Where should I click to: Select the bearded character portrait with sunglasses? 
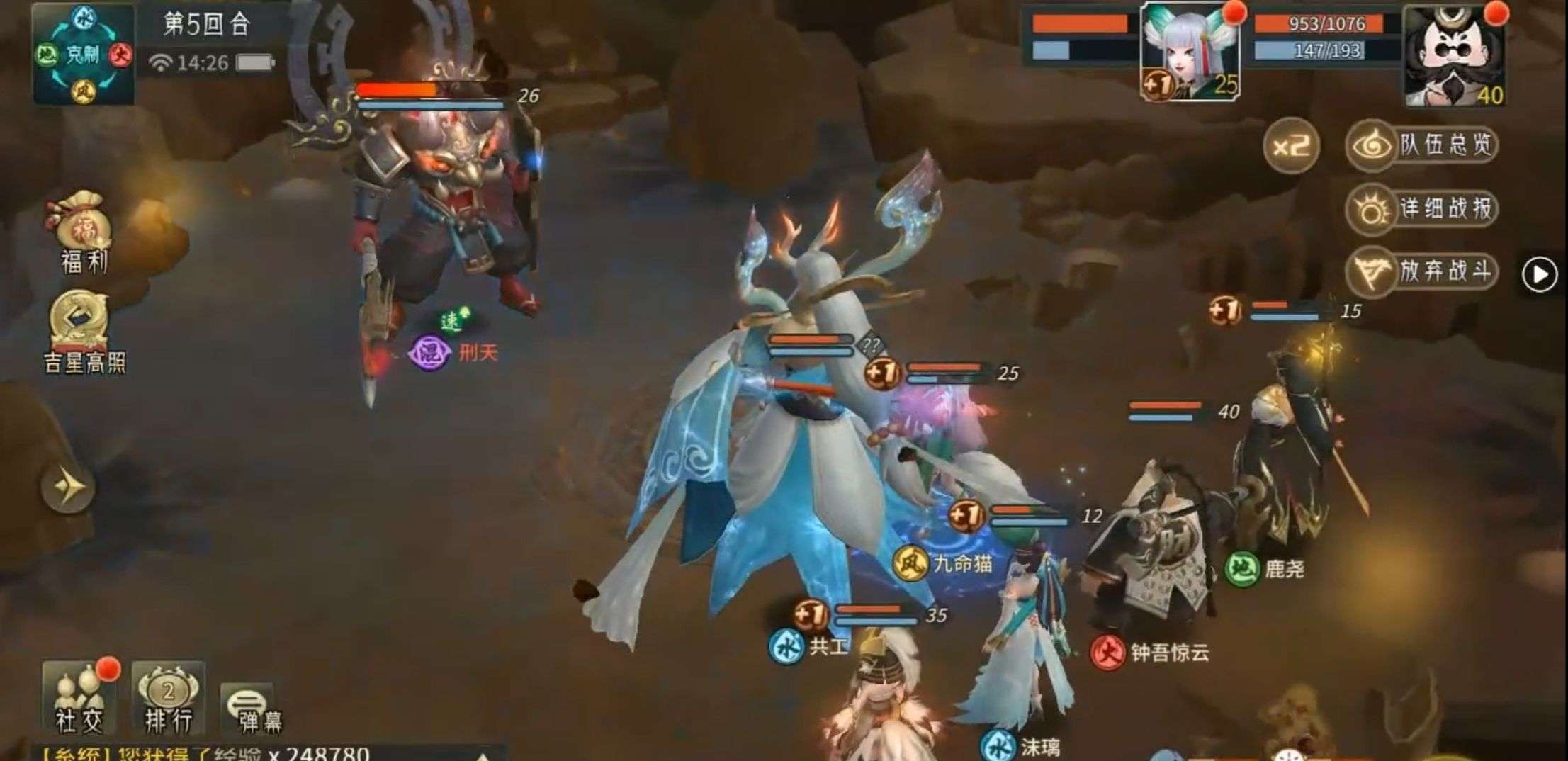1454,57
